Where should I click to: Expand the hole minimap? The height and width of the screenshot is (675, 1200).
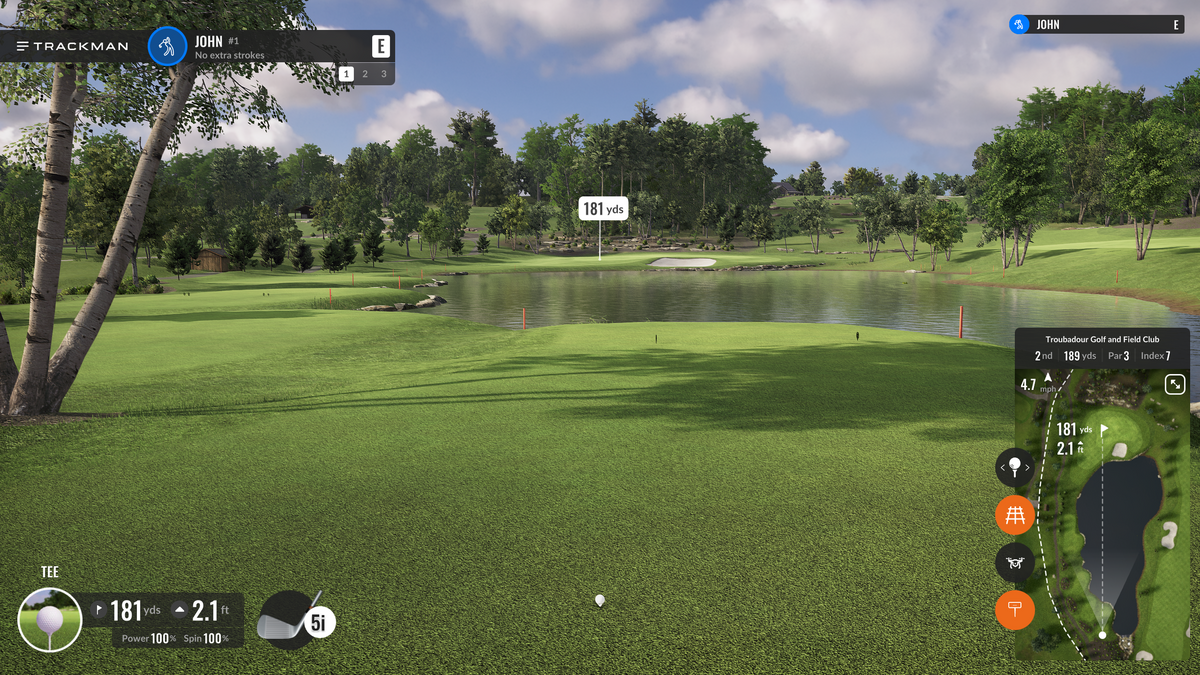(1175, 384)
